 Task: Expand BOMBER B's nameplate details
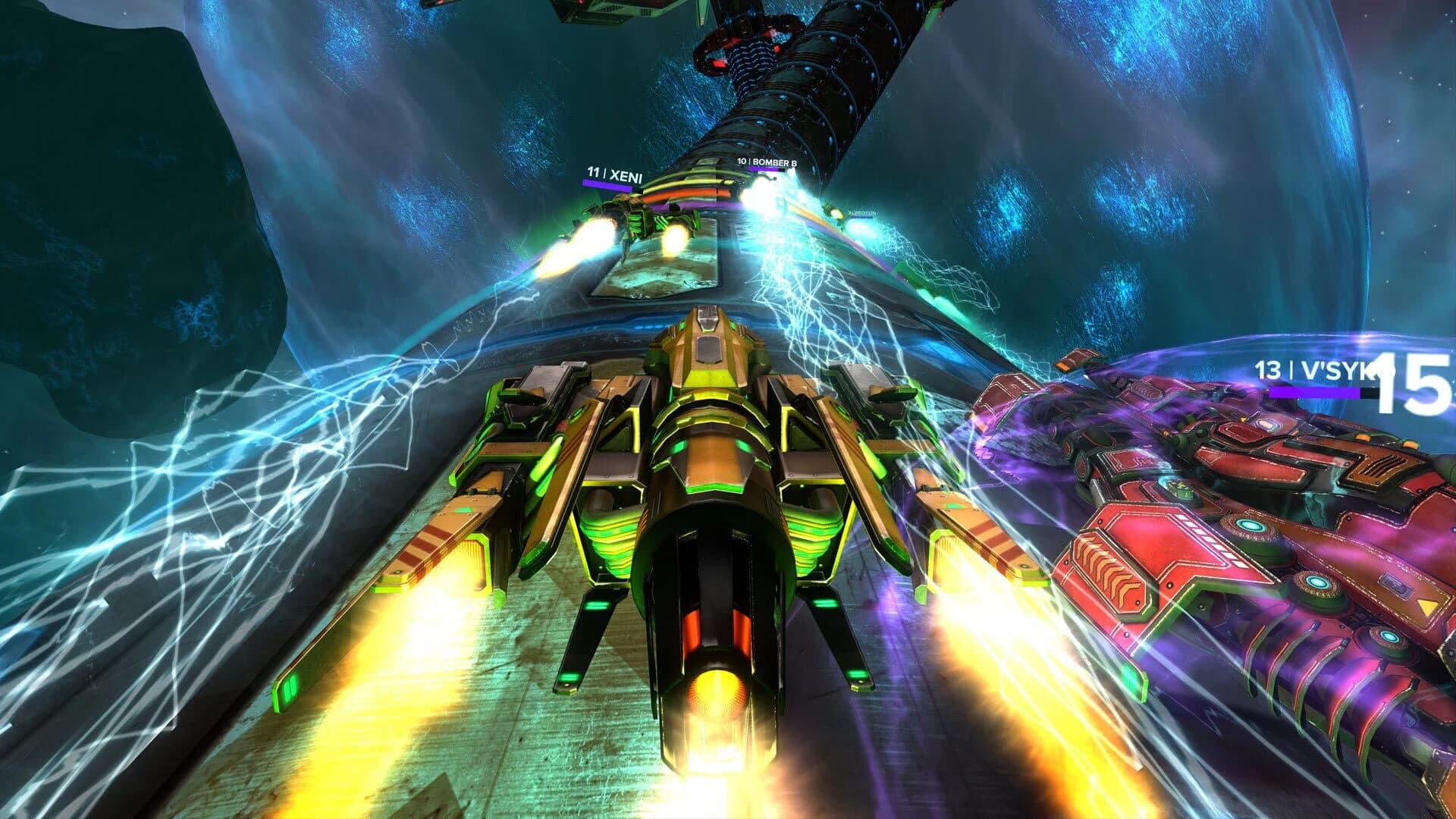coord(770,161)
